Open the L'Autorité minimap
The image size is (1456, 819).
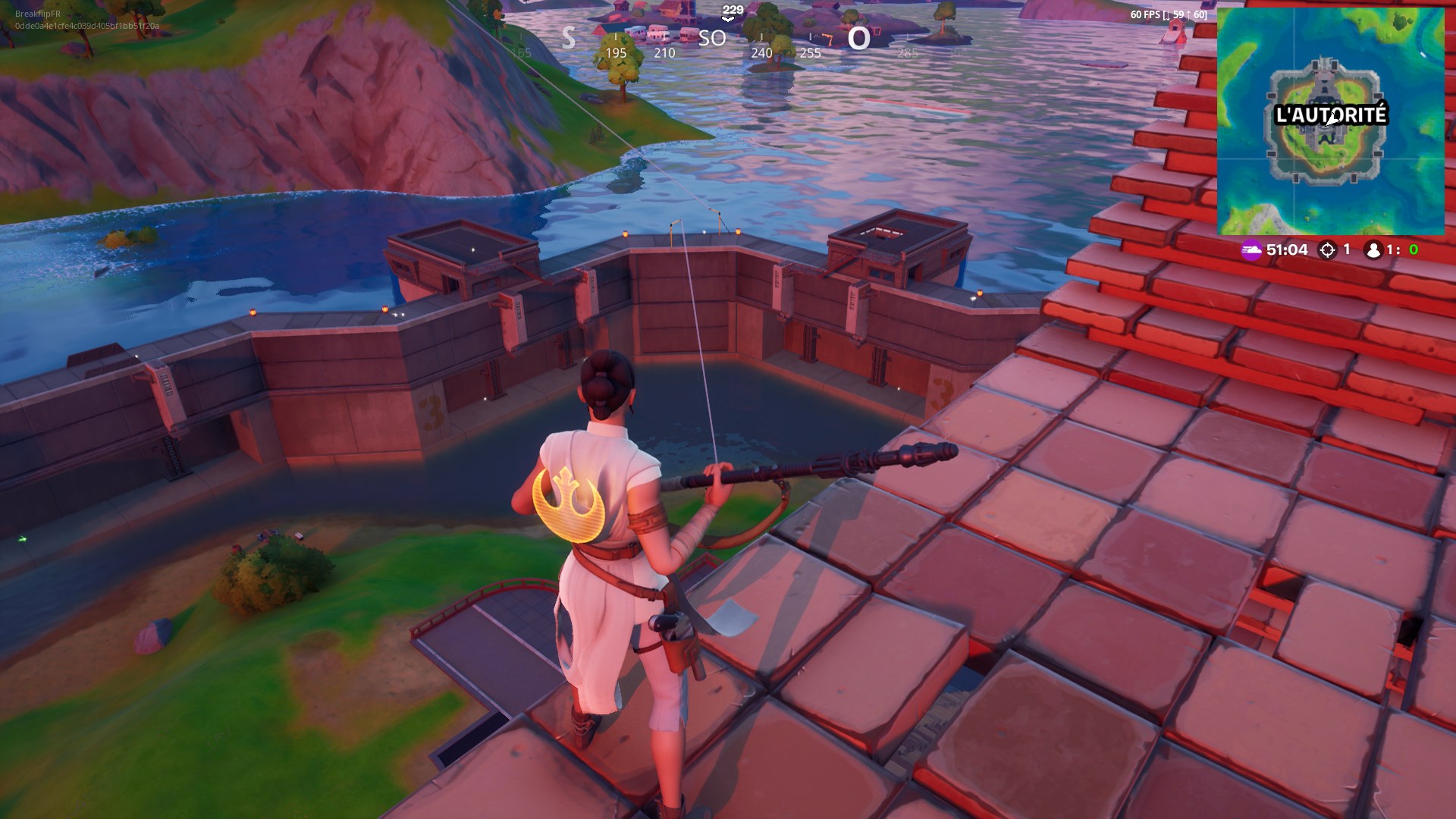[x=1330, y=121]
